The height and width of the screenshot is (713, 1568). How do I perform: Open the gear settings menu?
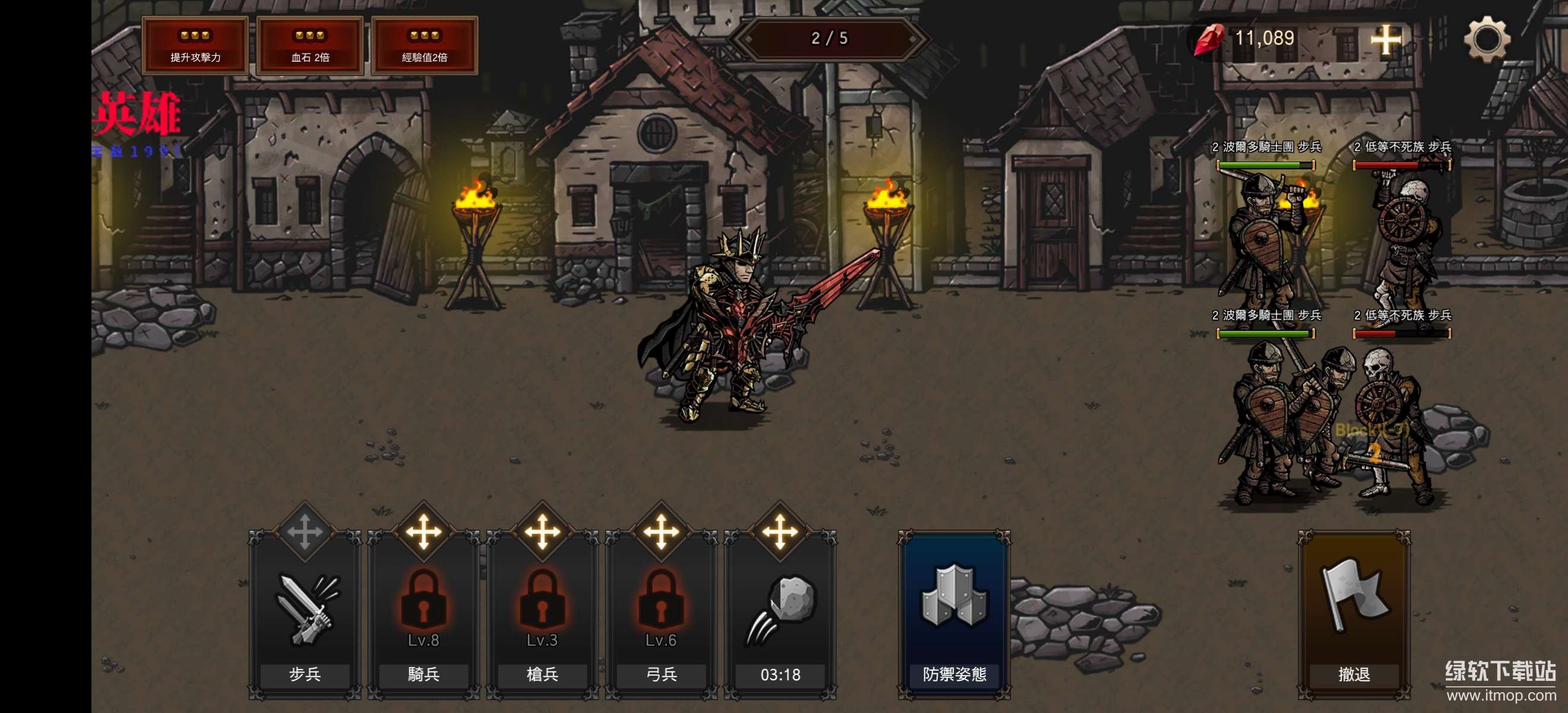point(1487,40)
